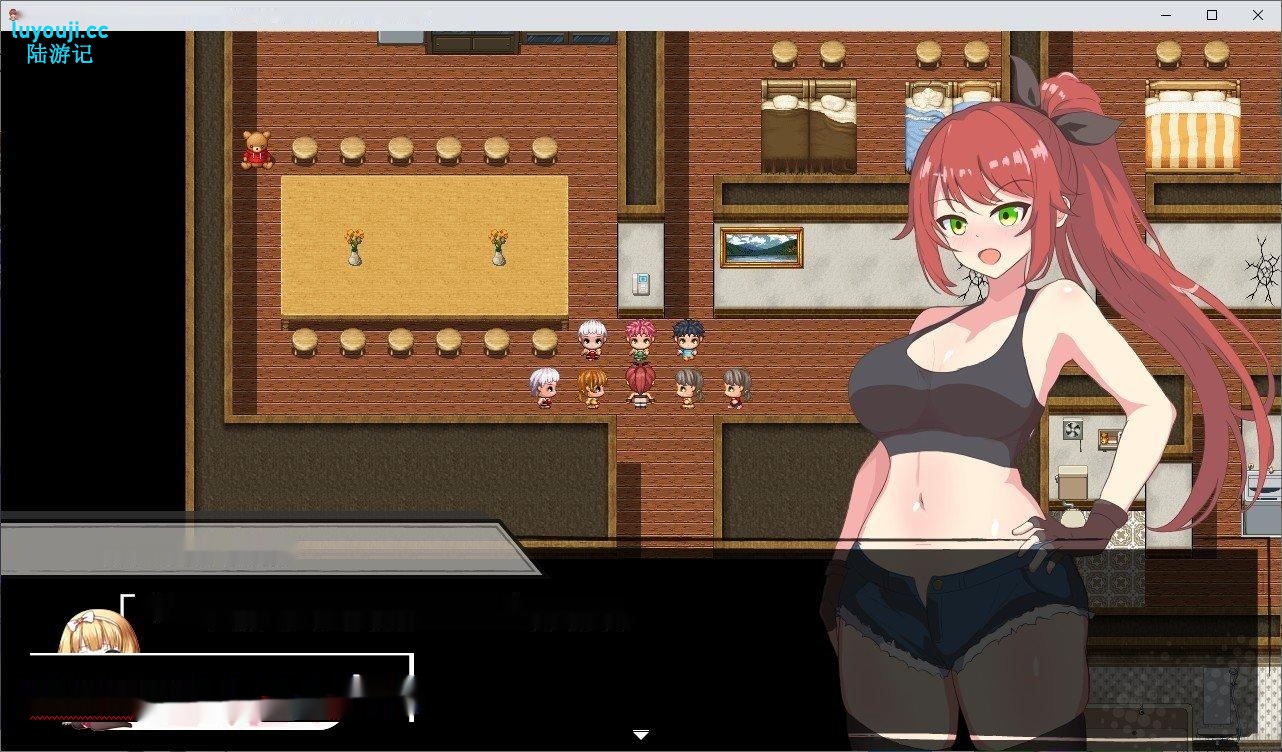Select the pink-haired chibi character

(641, 340)
